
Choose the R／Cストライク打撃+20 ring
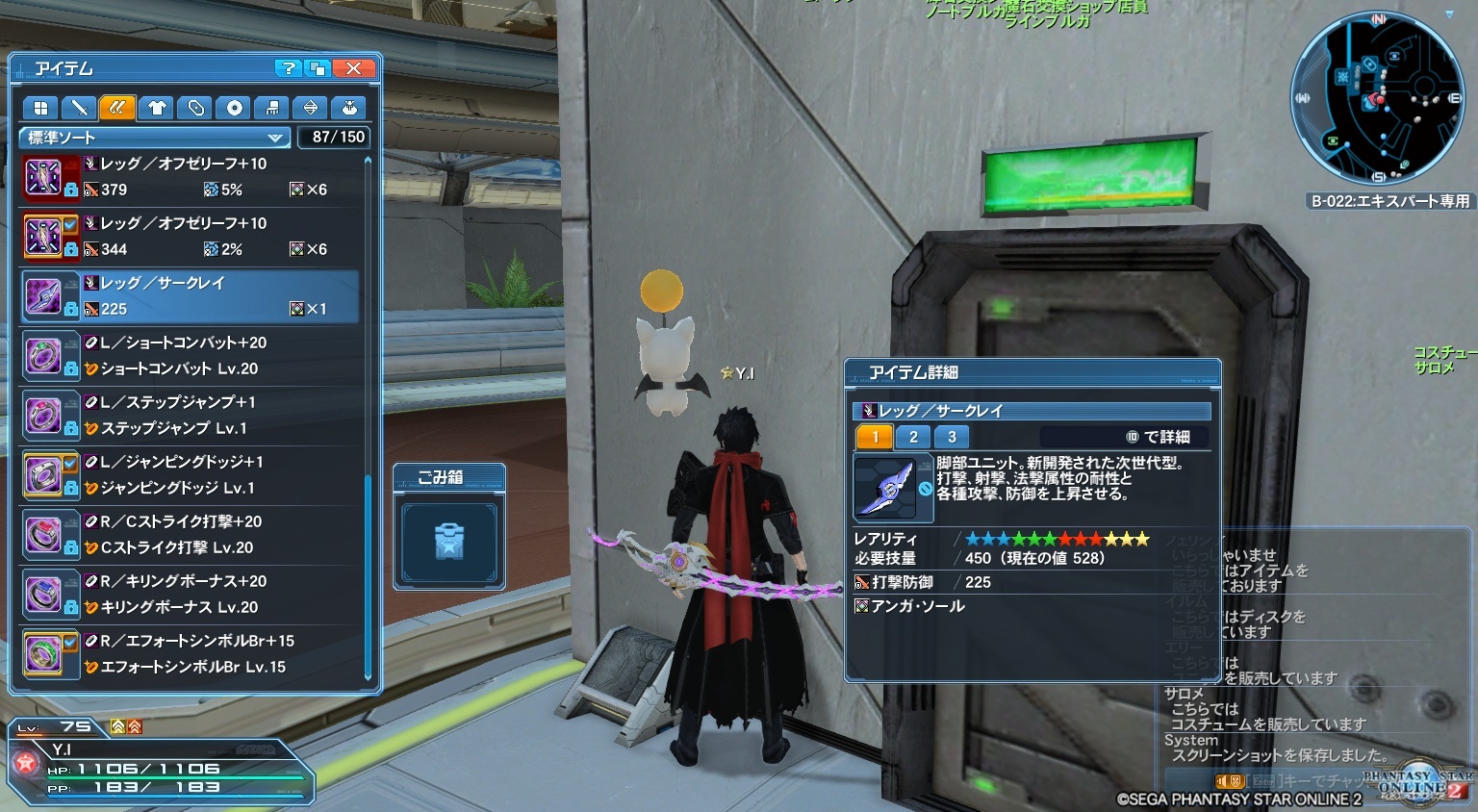pyautogui.click(x=192, y=535)
